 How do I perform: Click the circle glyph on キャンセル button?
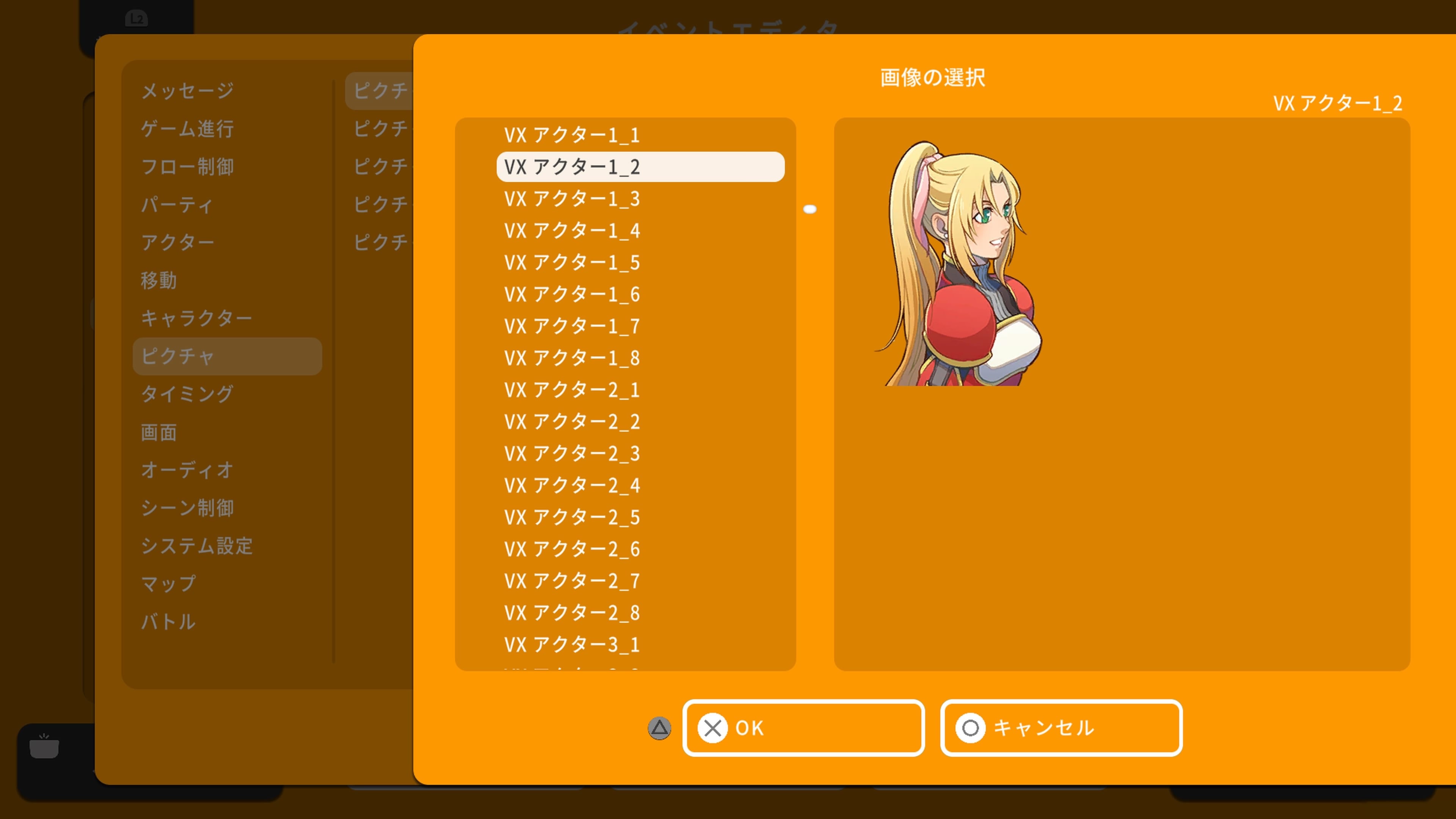(971, 728)
